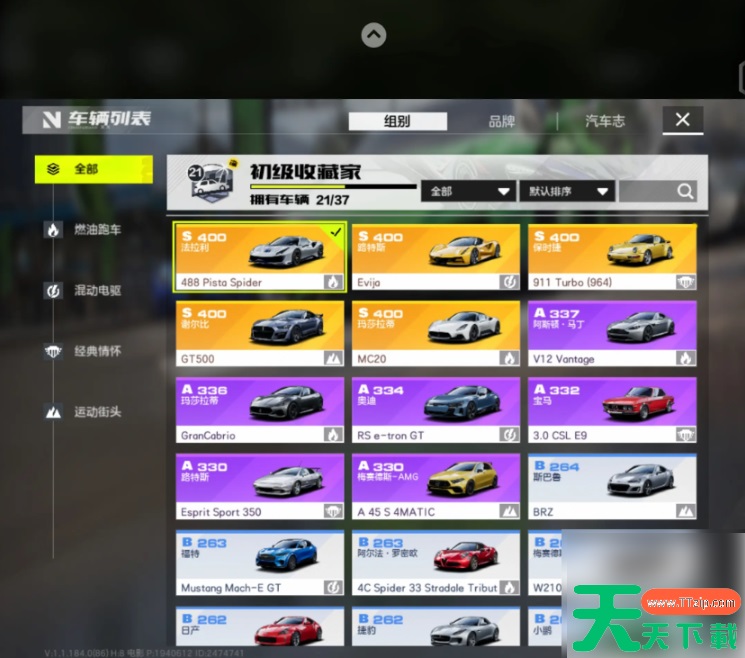Select the 488 Pista Spider car card
This screenshot has width=745, height=658.
260,257
